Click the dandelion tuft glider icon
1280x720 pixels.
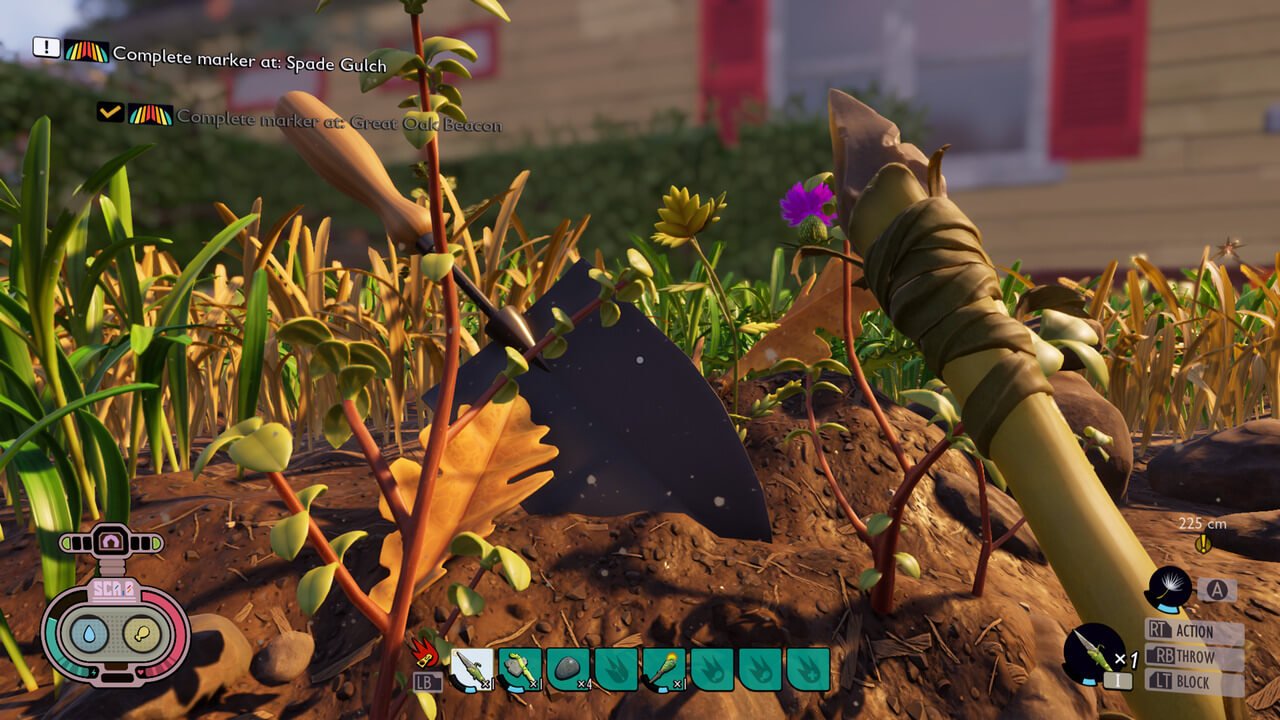click(x=1169, y=589)
